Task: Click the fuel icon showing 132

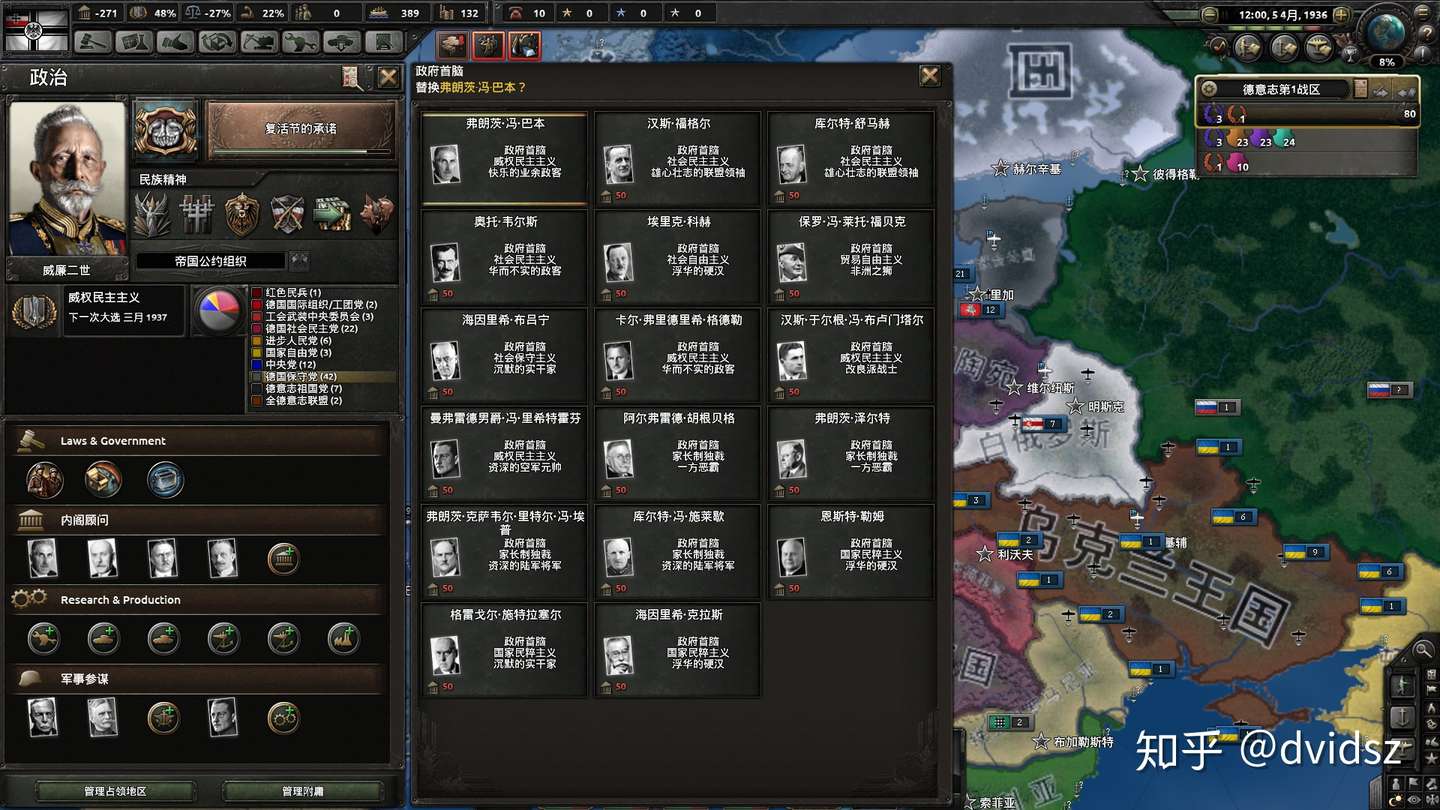Action: coord(446,13)
